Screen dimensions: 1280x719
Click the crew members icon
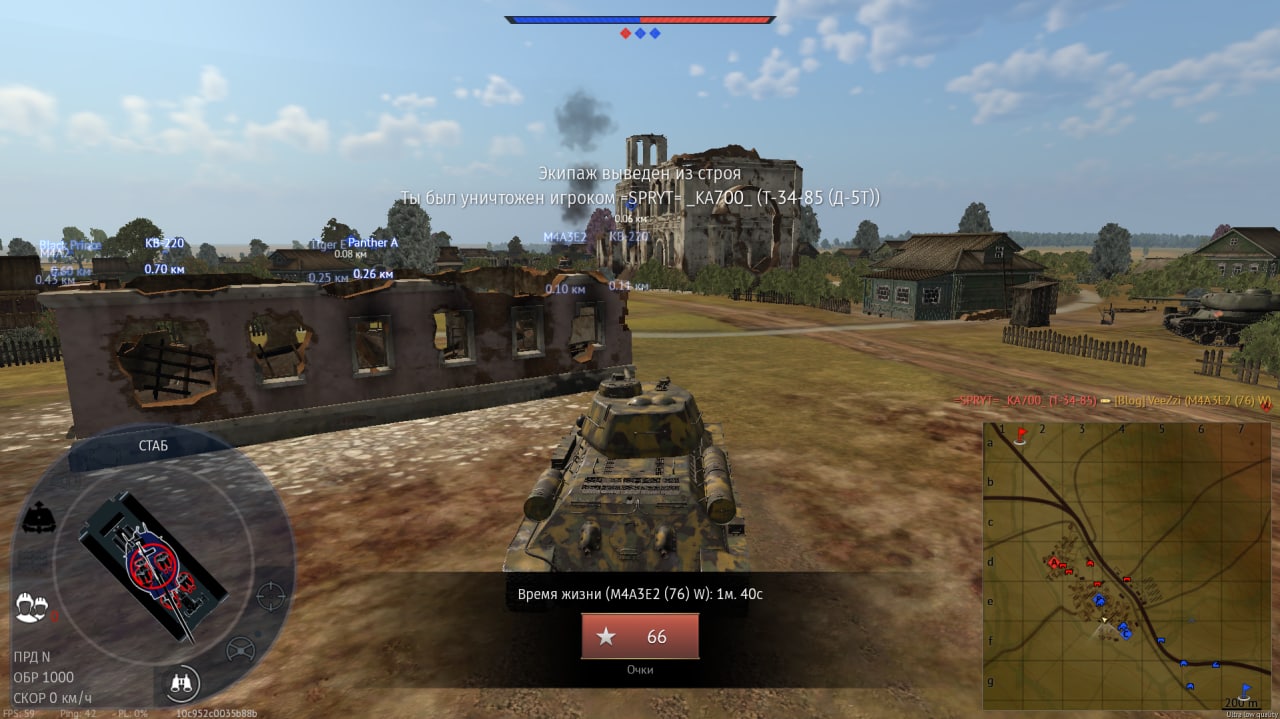[33, 606]
